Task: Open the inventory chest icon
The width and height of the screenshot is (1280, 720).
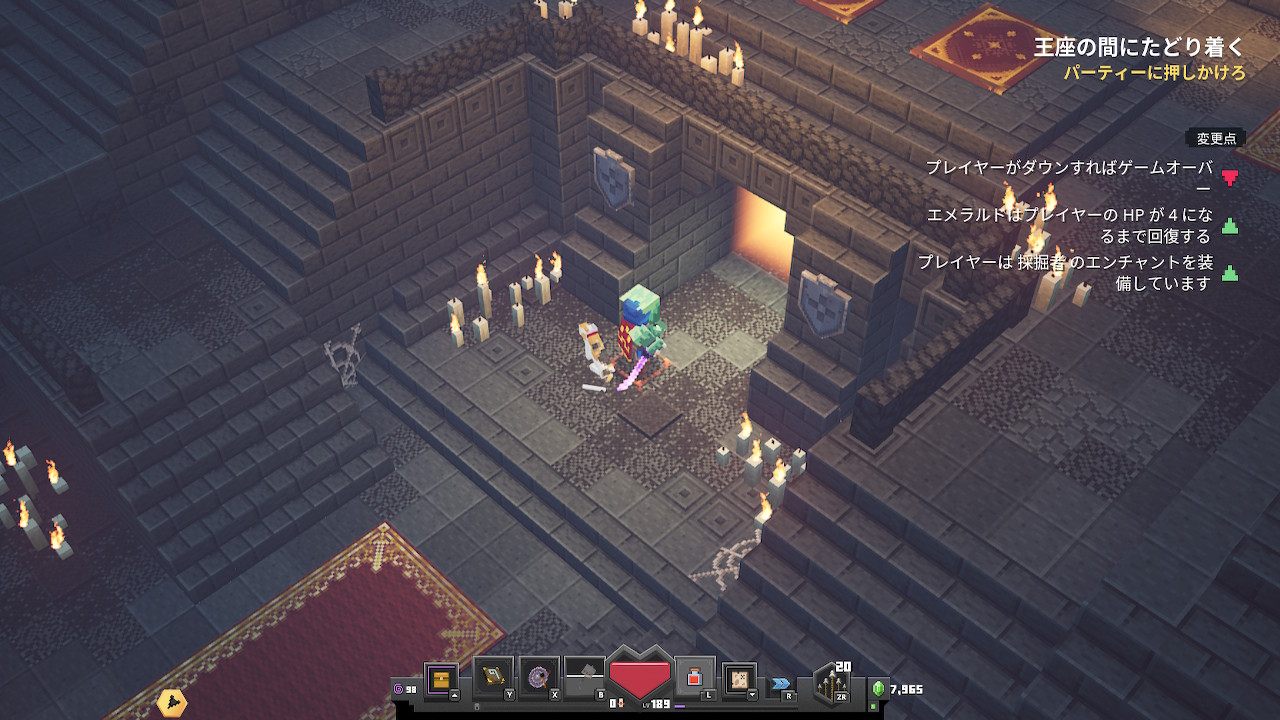Action: [441, 680]
